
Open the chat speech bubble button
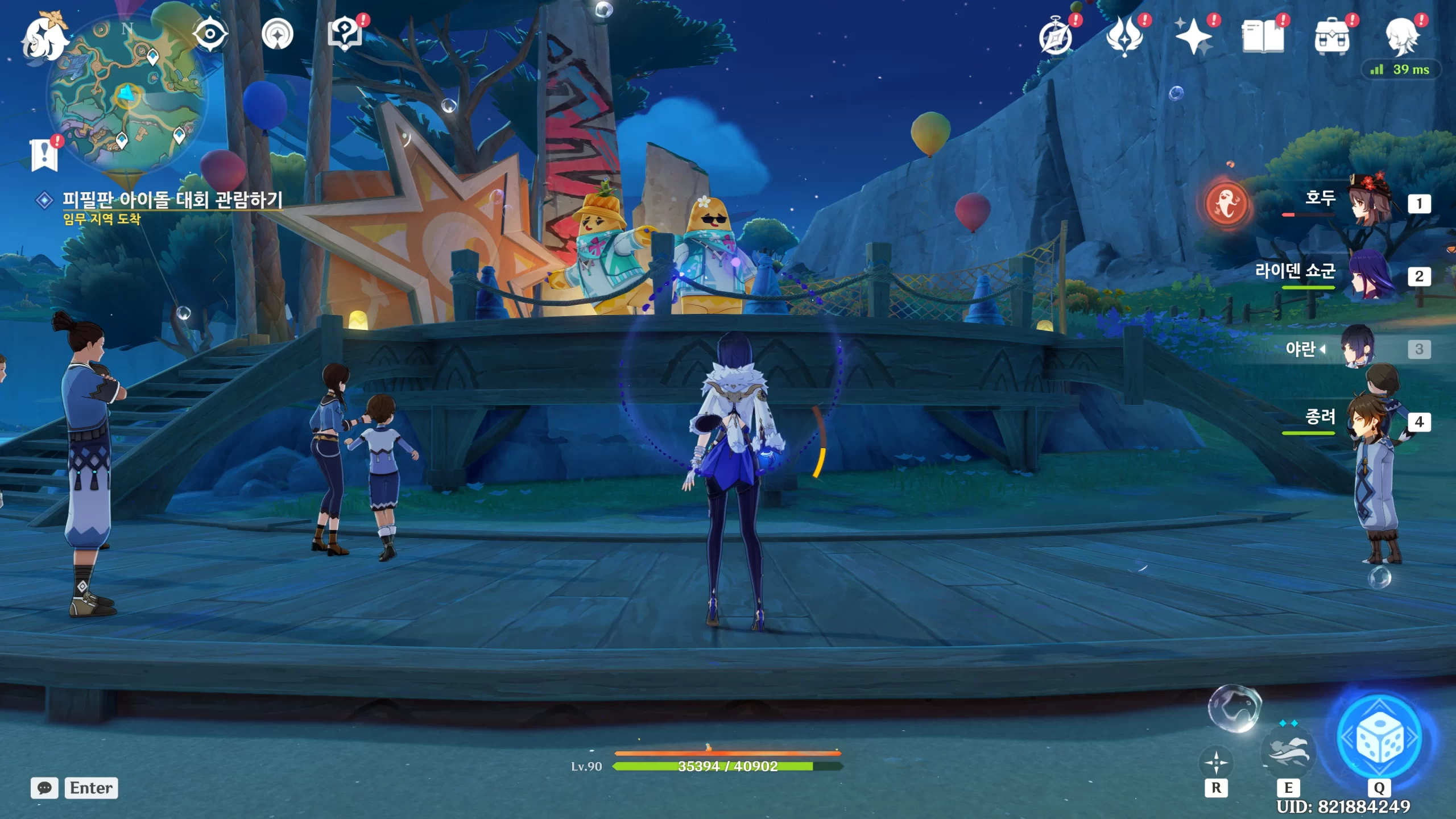tap(44, 788)
